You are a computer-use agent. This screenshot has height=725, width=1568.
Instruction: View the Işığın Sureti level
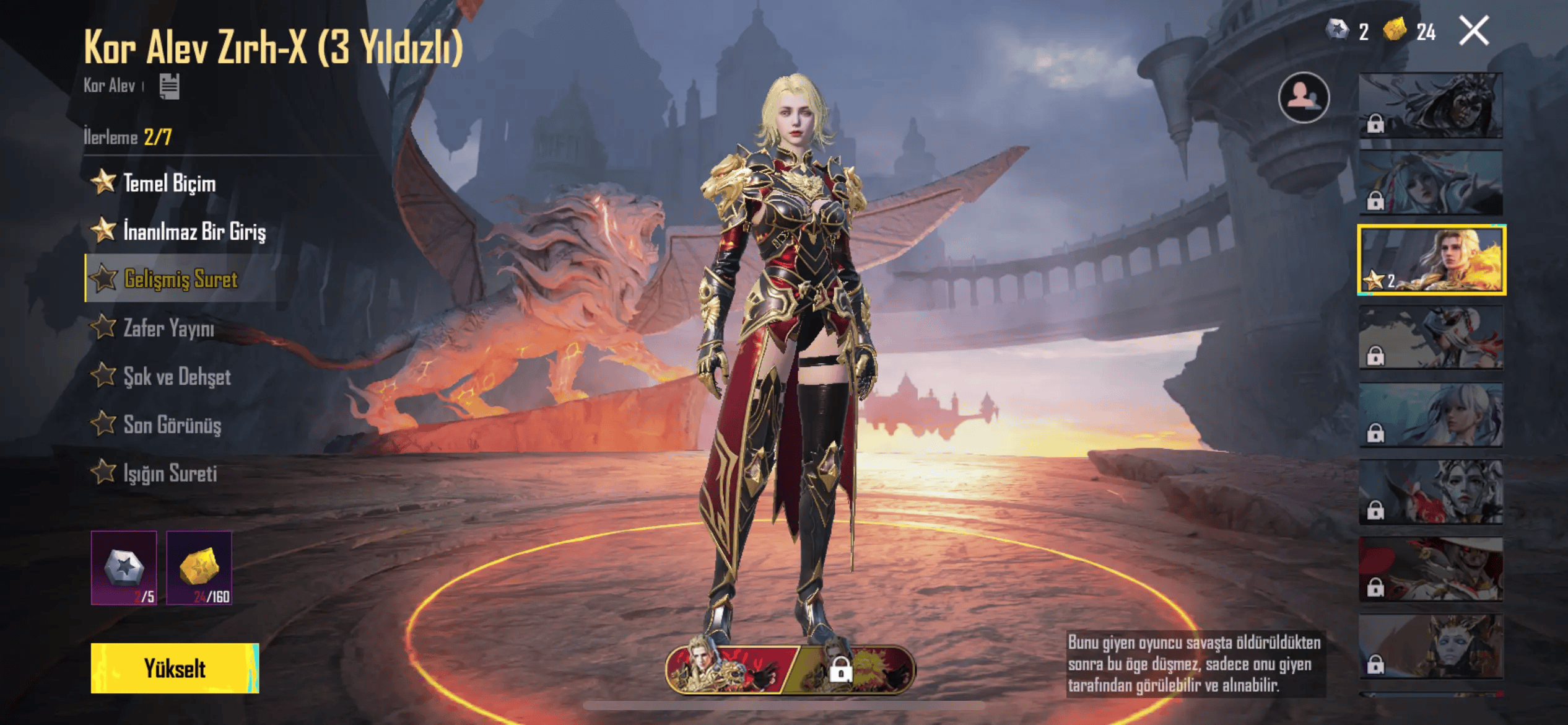pyautogui.click(x=170, y=473)
